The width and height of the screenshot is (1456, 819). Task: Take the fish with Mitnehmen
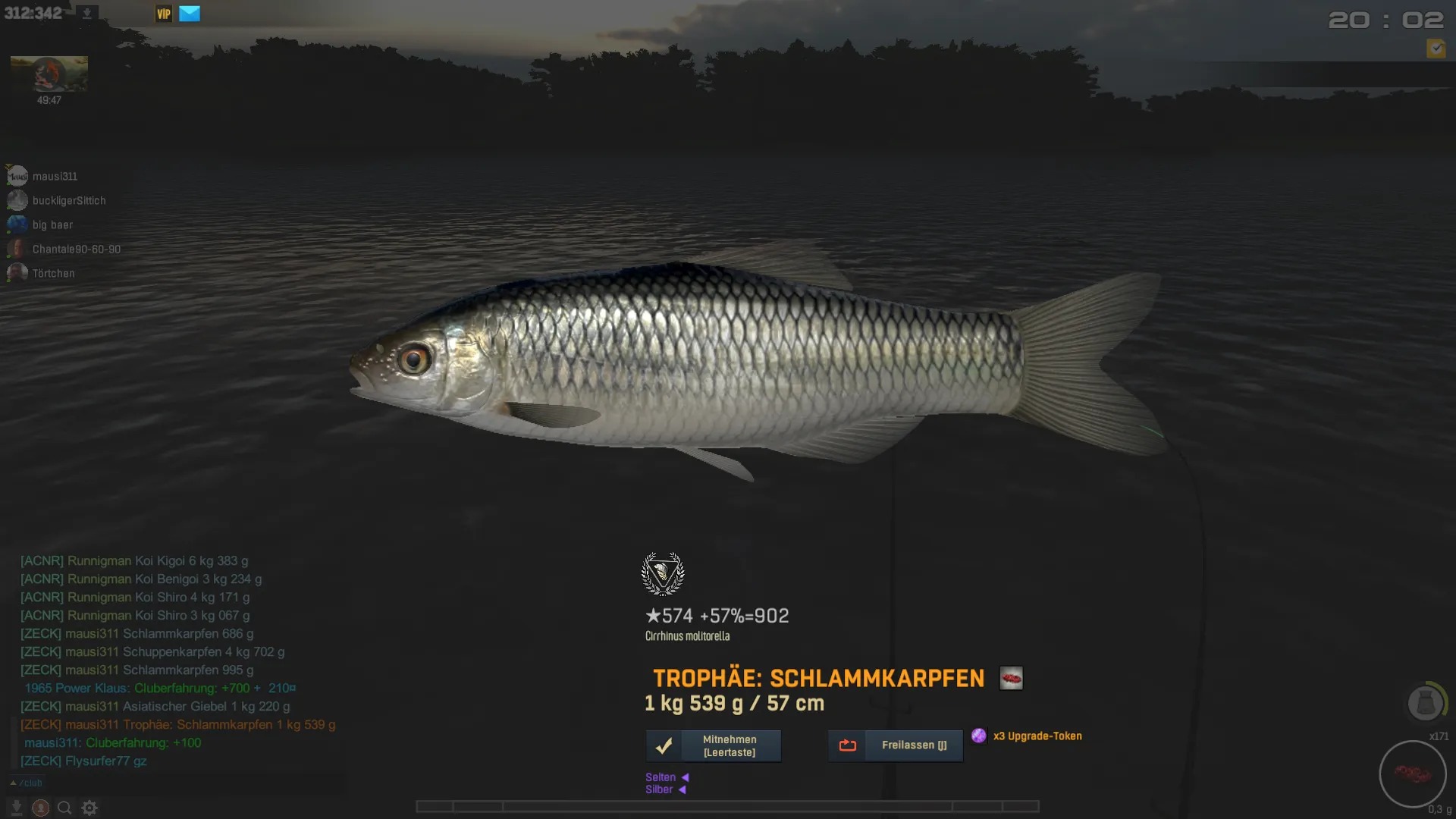(714, 746)
